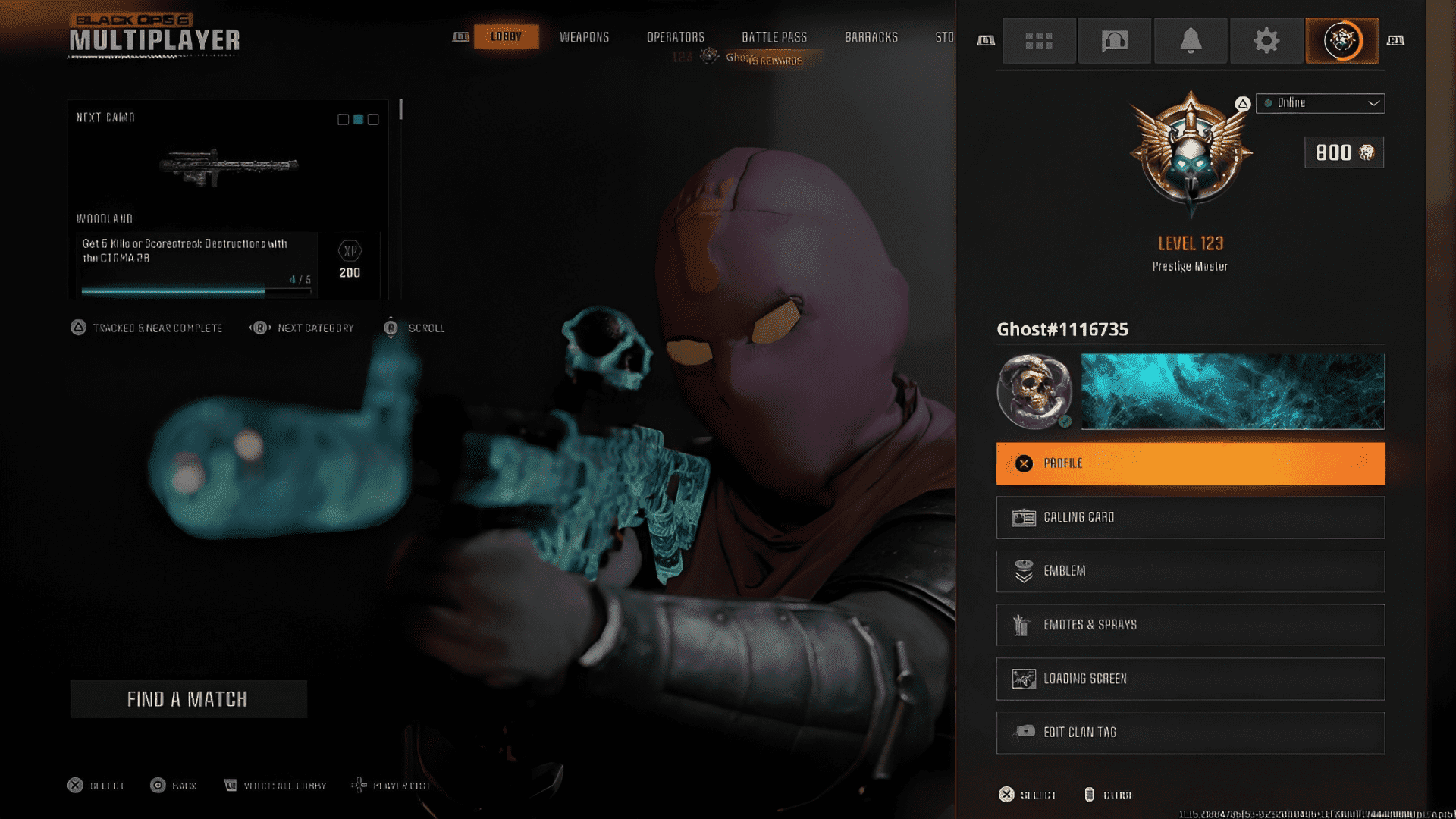Open the settings gear icon

1266,41
